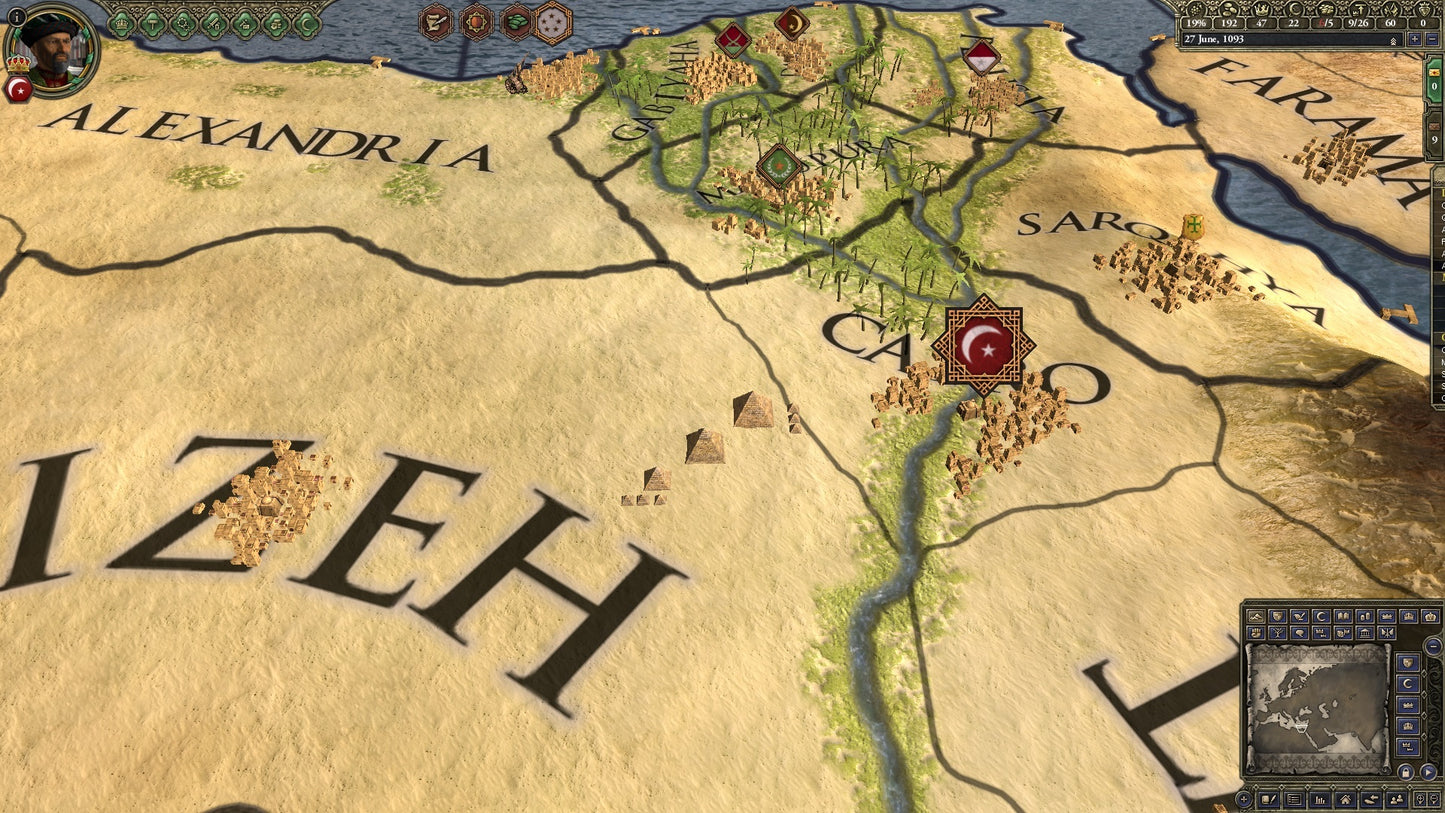1445x813 pixels.
Task: Increase game speed with the plus button
Action: (1415, 39)
